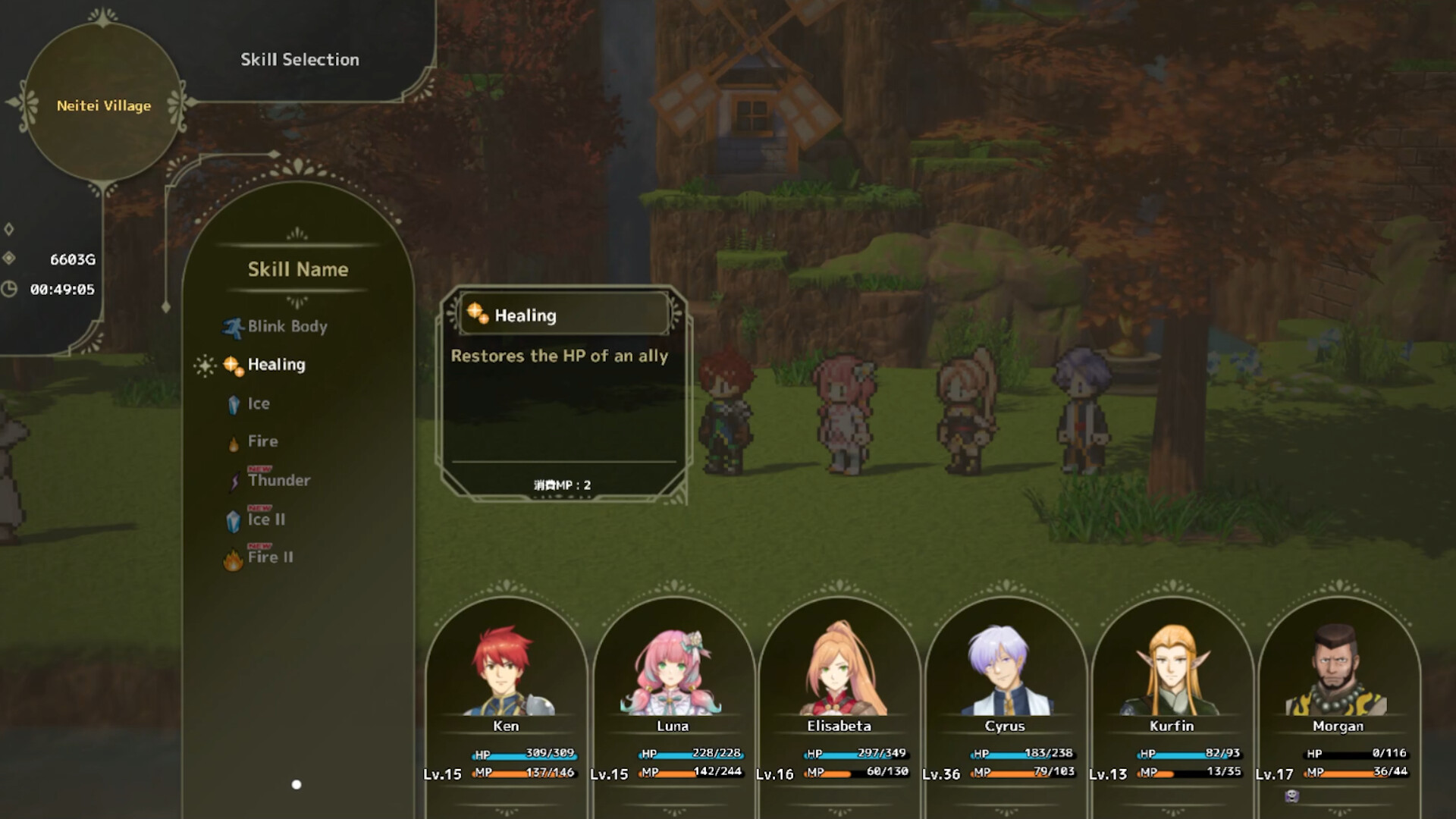
Task: Select Kurfin's character portrait
Action: 1172,667
